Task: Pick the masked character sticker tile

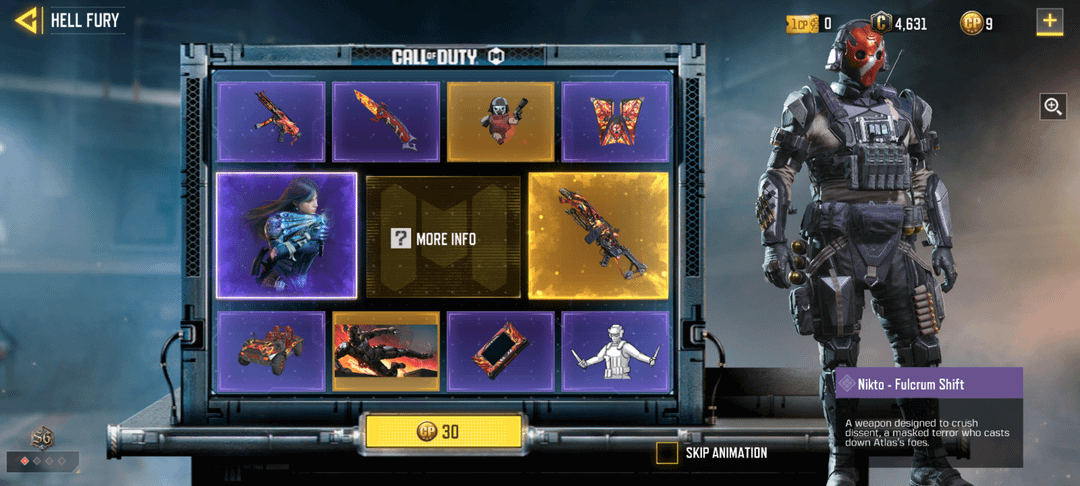Action: pyautogui.click(x=500, y=121)
